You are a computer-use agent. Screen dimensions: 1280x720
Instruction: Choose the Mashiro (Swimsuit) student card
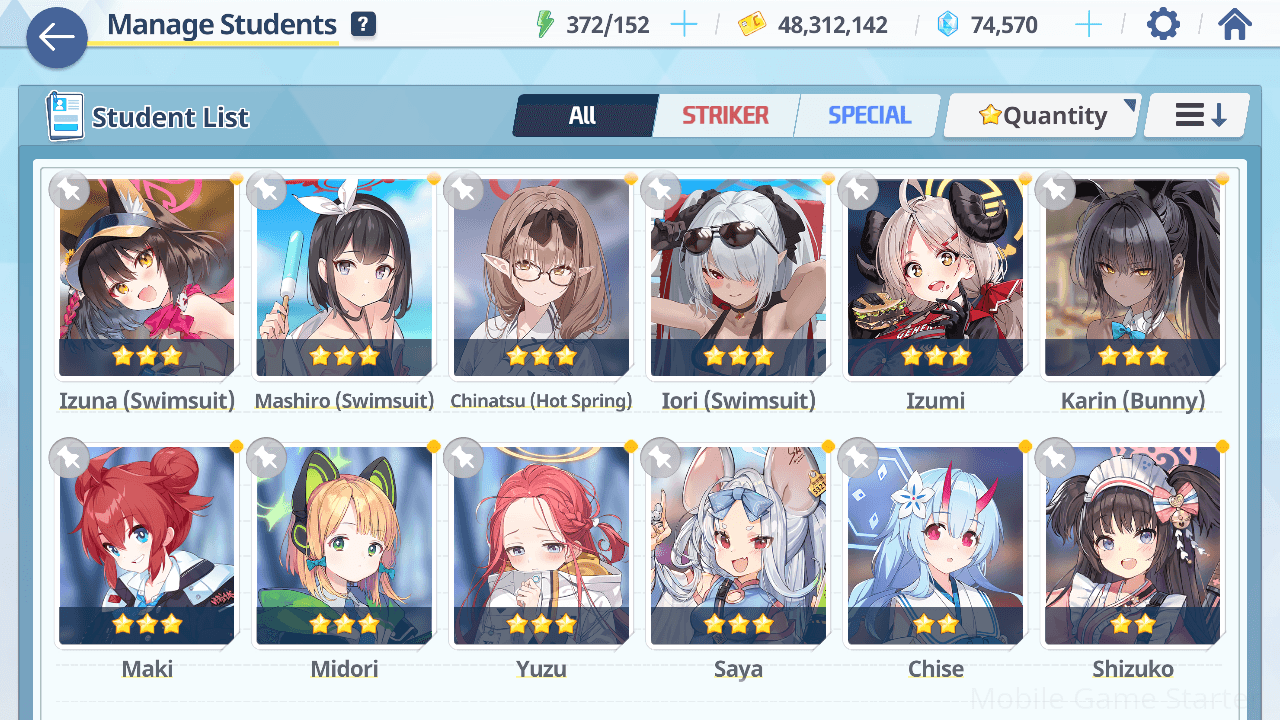coord(344,278)
